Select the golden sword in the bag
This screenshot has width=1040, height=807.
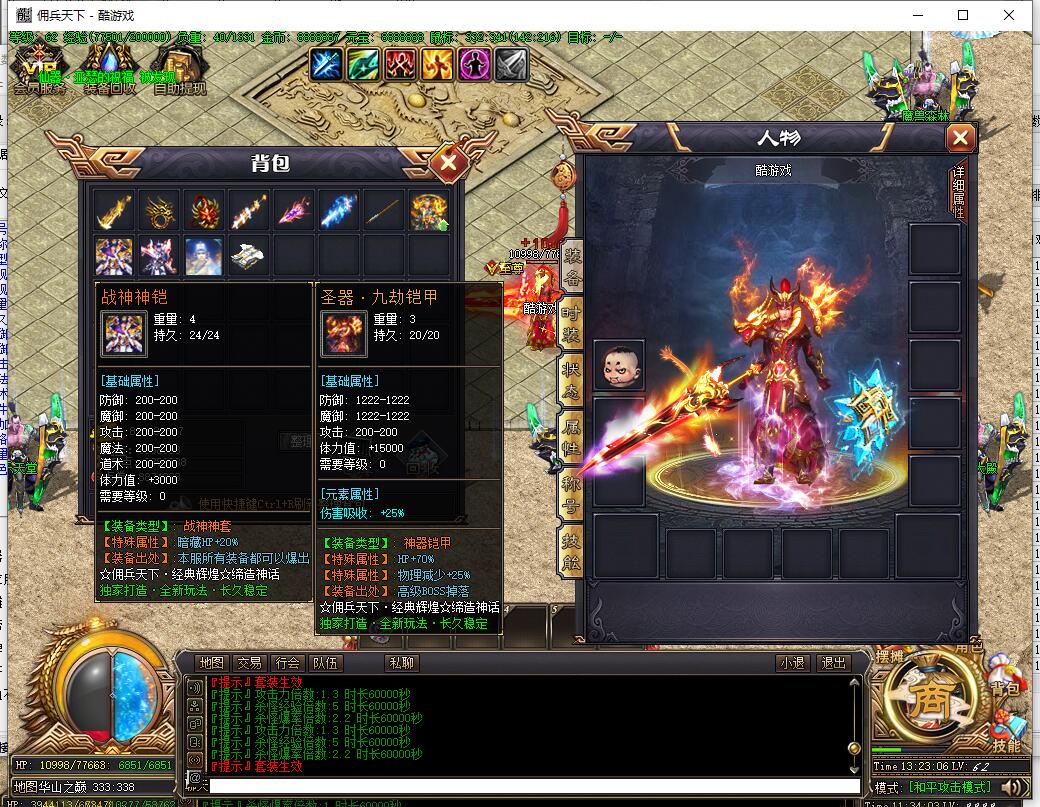point(114,211)
